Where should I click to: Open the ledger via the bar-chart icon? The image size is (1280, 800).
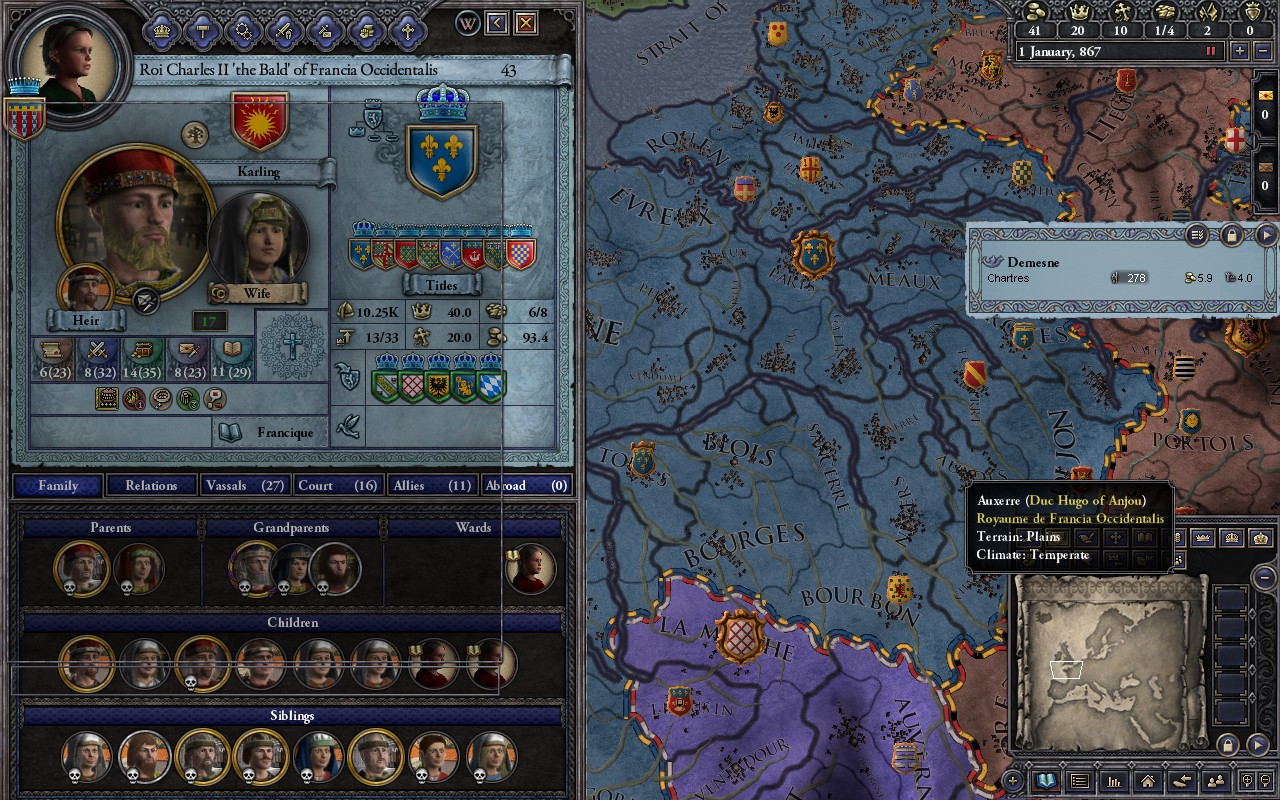[1113, 782]
